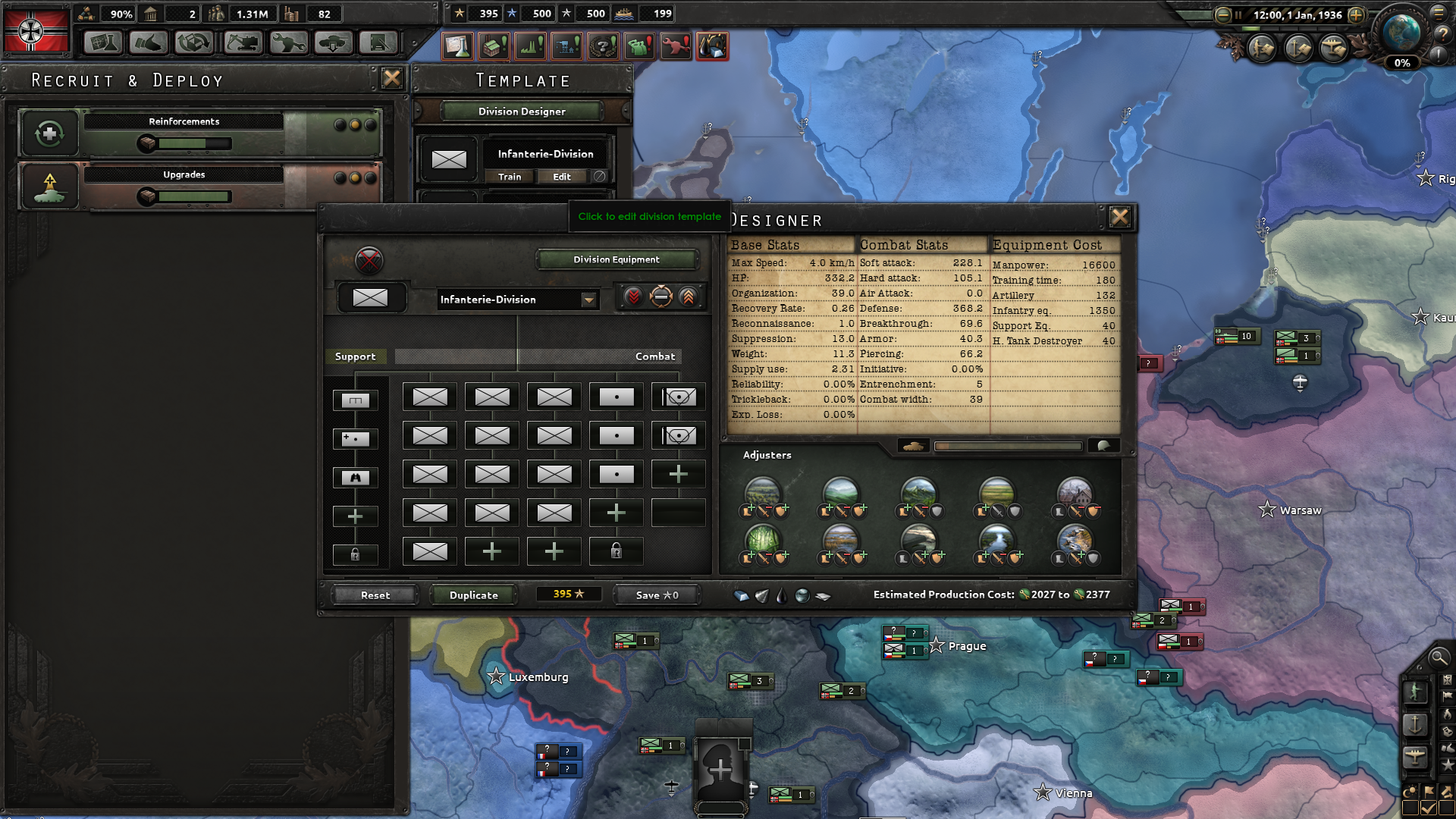Click the Edit button on Infanterie-Division template
The image size is (1456, 819).
[563, 177]
